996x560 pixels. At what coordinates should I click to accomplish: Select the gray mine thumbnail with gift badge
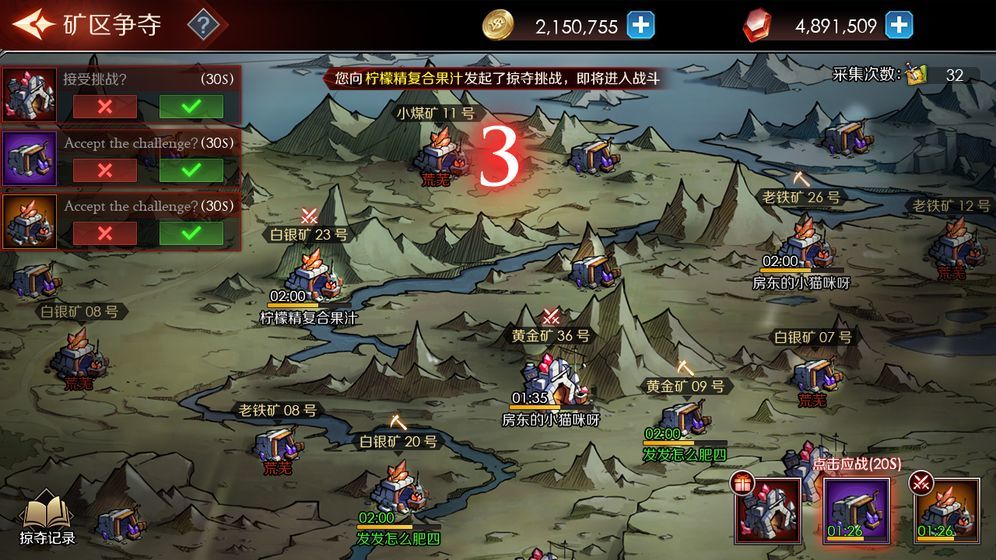[767, 510]
